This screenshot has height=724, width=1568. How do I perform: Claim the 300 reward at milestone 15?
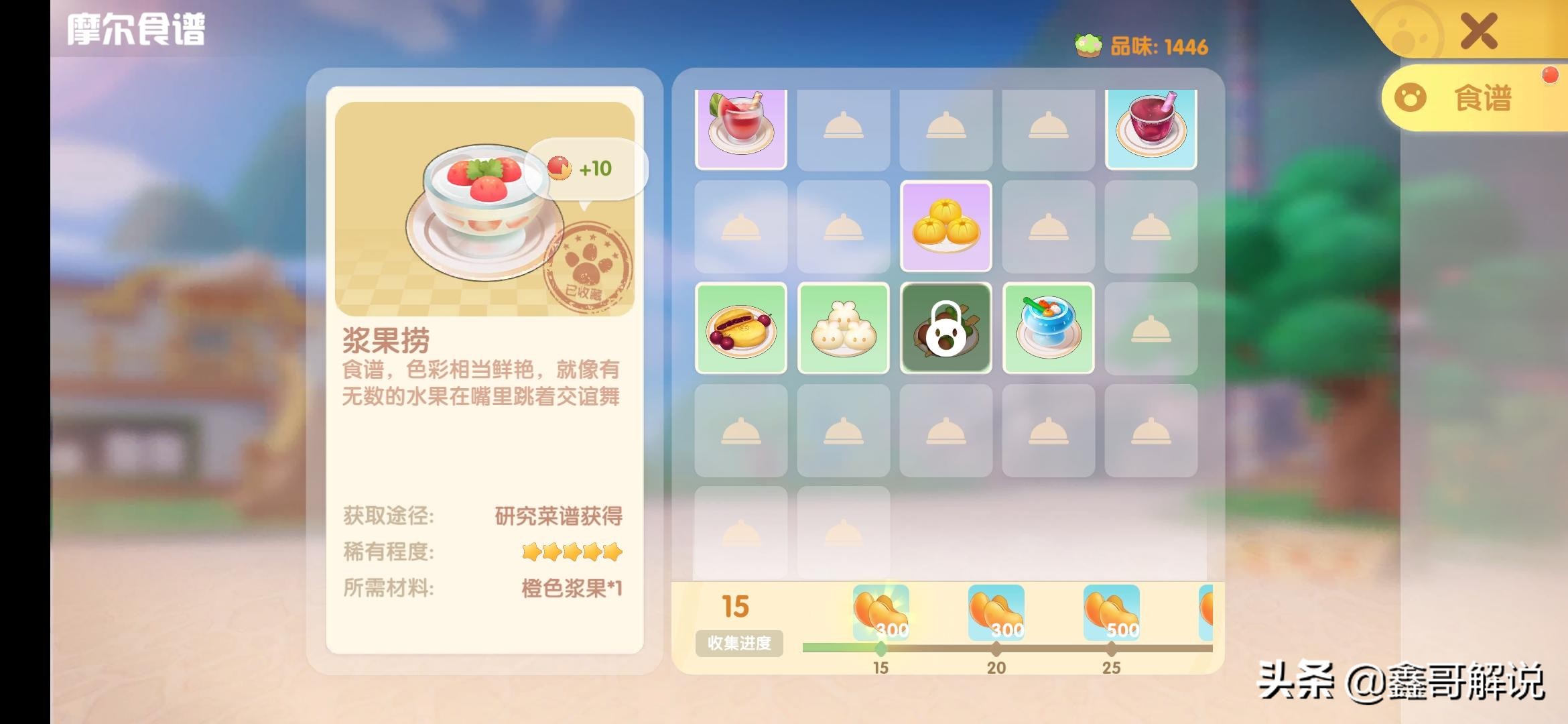click(x=880, y=610)
